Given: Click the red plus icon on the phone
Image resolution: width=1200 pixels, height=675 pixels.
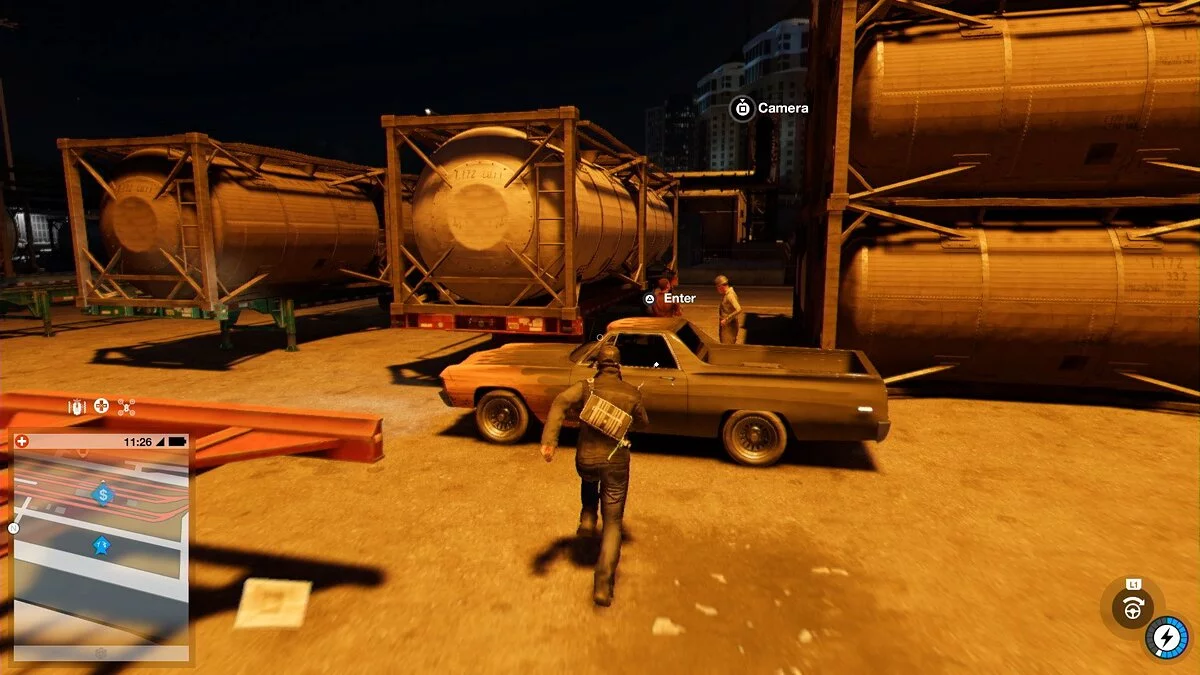Looking at the screenshot, I should (x=22, y=441).
